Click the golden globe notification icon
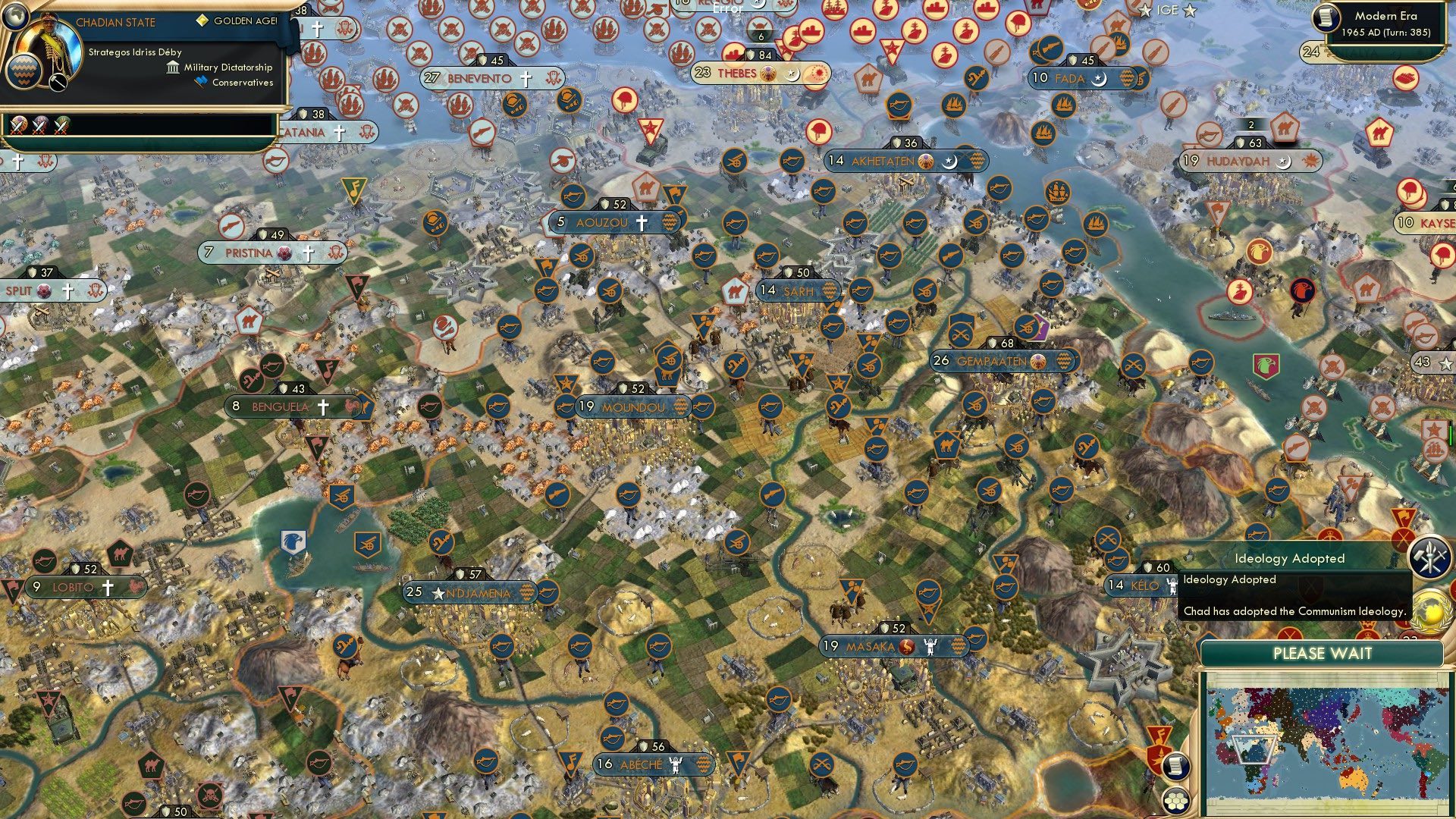This screenshot has height=819, width=1456. pos(1429,611)
